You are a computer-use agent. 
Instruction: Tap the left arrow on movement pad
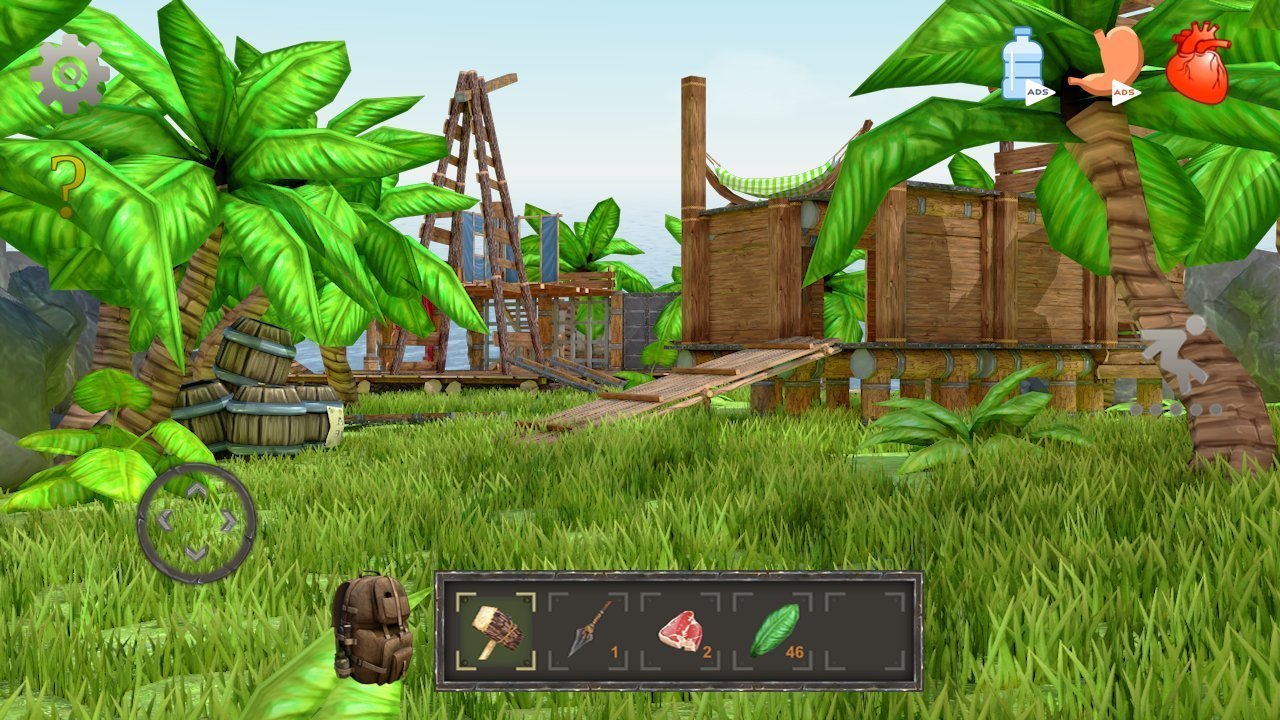165,521
